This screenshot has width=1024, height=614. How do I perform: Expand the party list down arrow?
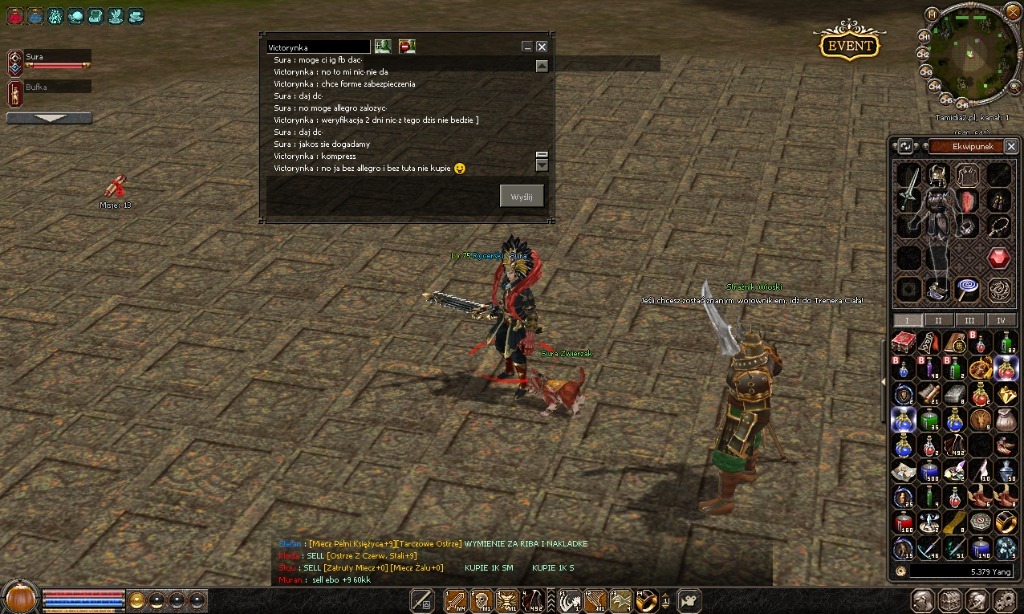(x=49, y=118)
